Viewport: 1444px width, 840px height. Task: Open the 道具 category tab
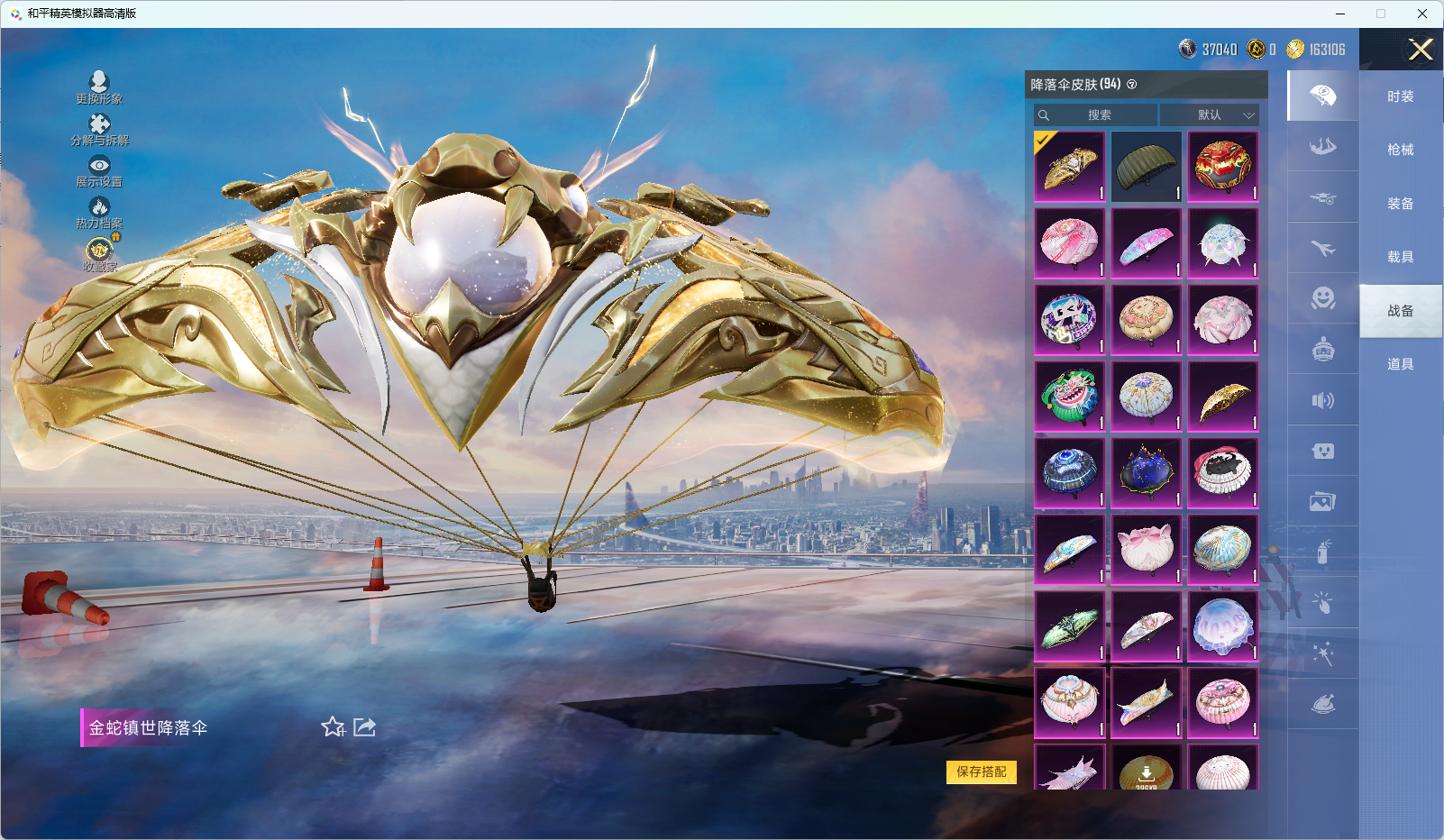tap(1400, 364)
